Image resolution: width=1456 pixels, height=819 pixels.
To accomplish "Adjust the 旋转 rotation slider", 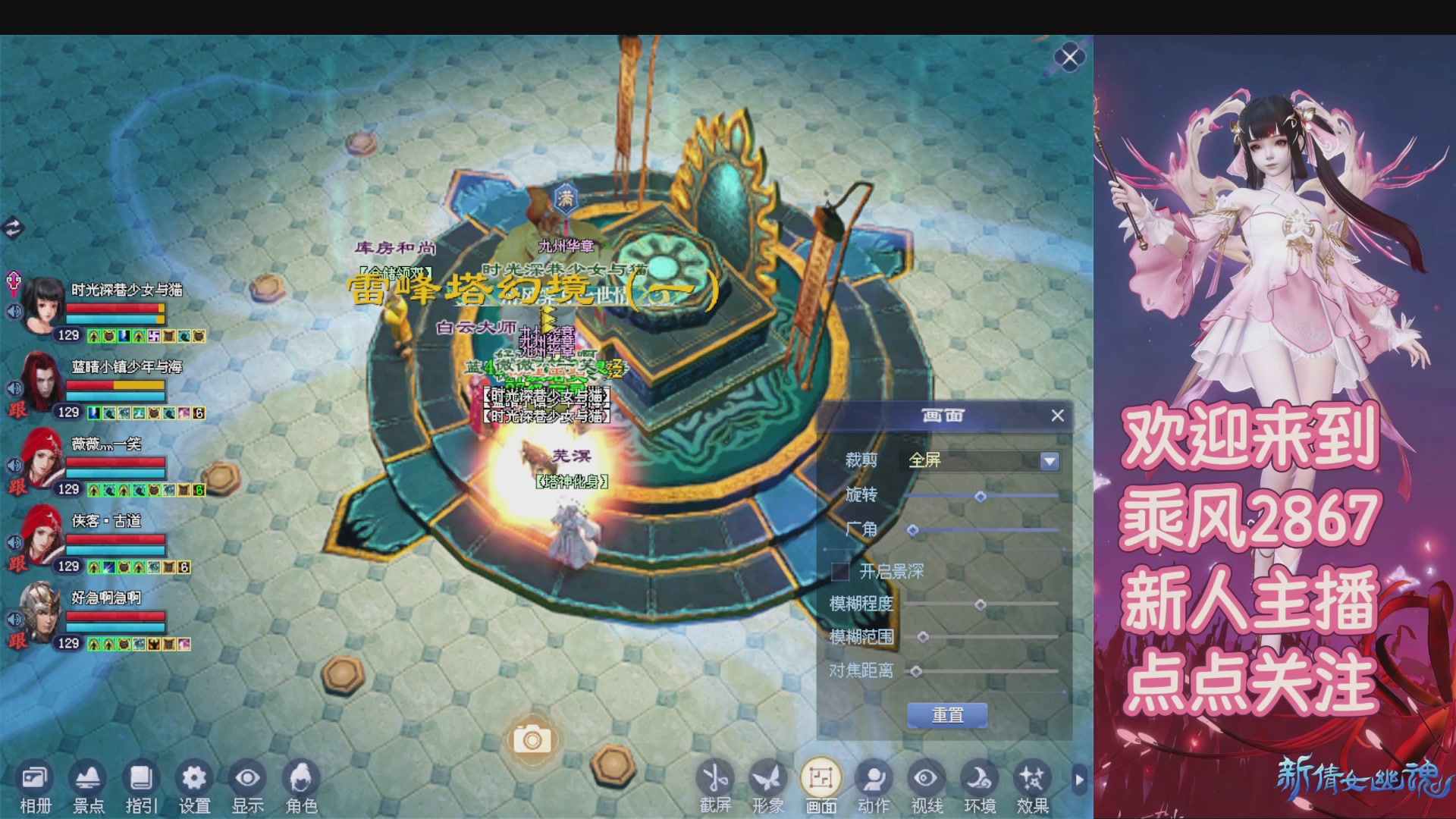I will click(x=981, y=497).
